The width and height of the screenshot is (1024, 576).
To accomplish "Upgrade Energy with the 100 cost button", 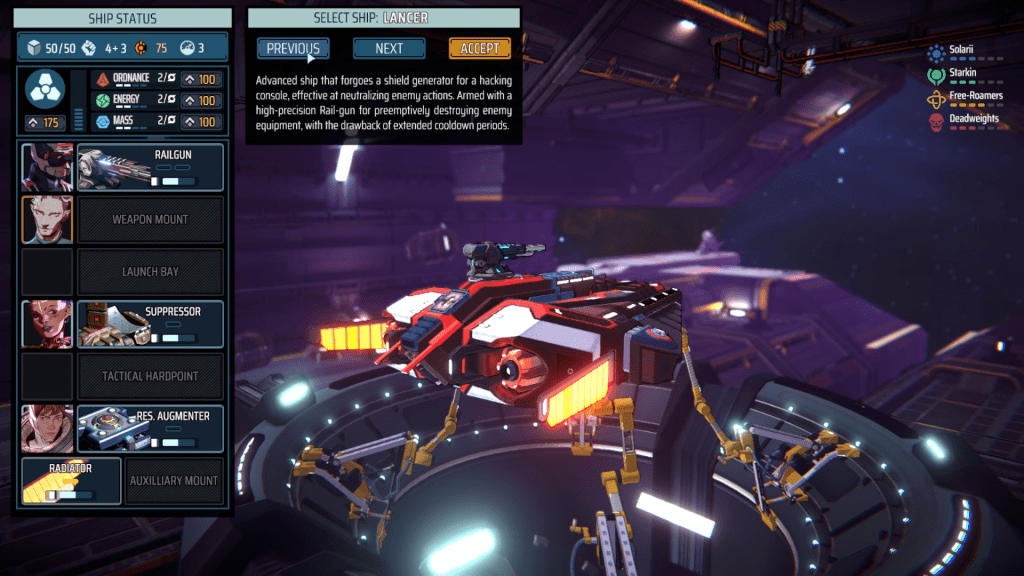I will click(x=201, y=100).
